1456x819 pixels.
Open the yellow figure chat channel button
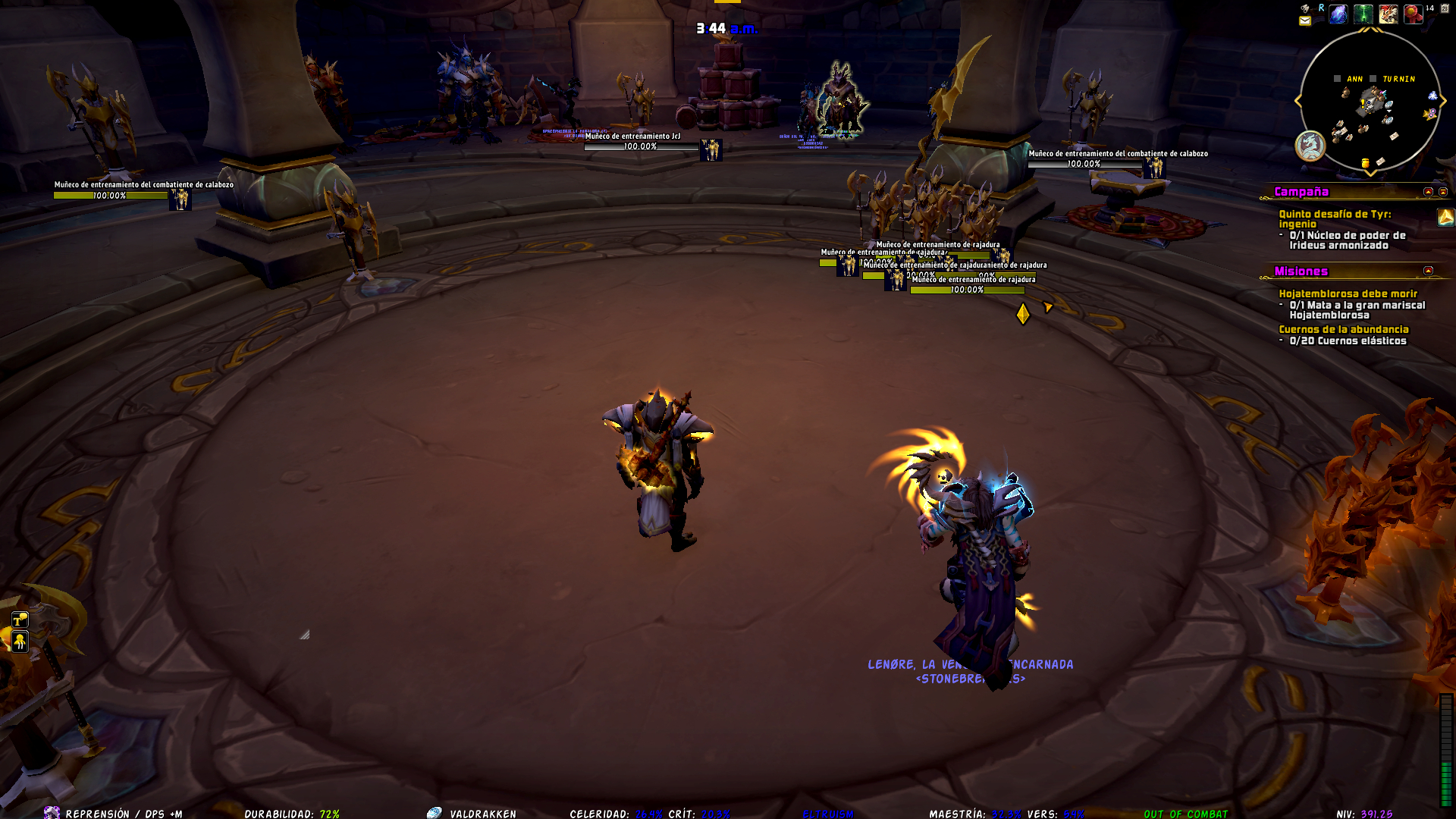[20, 642]
